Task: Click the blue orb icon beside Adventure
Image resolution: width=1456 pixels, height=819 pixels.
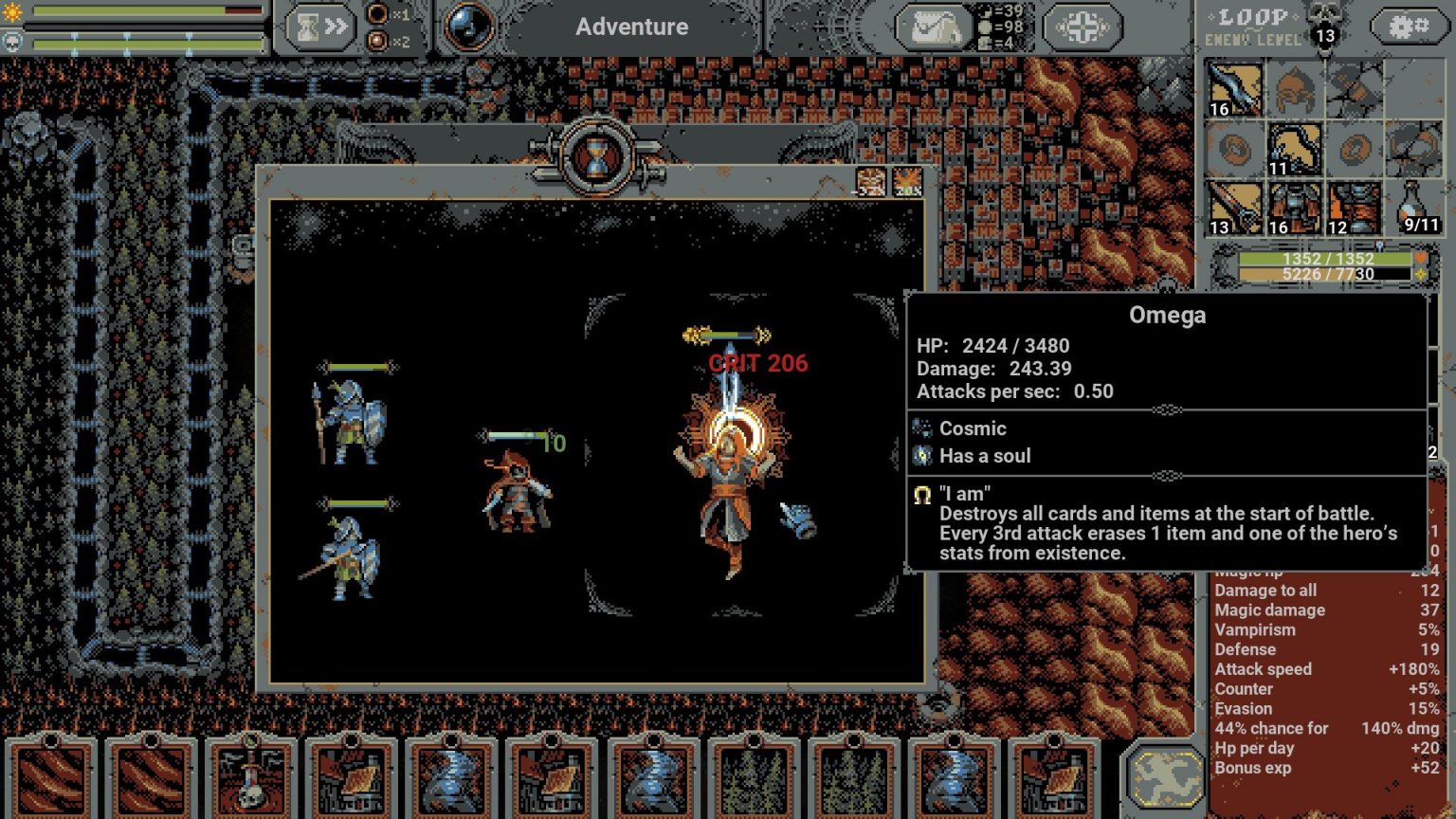Action: tap(465, 26)
